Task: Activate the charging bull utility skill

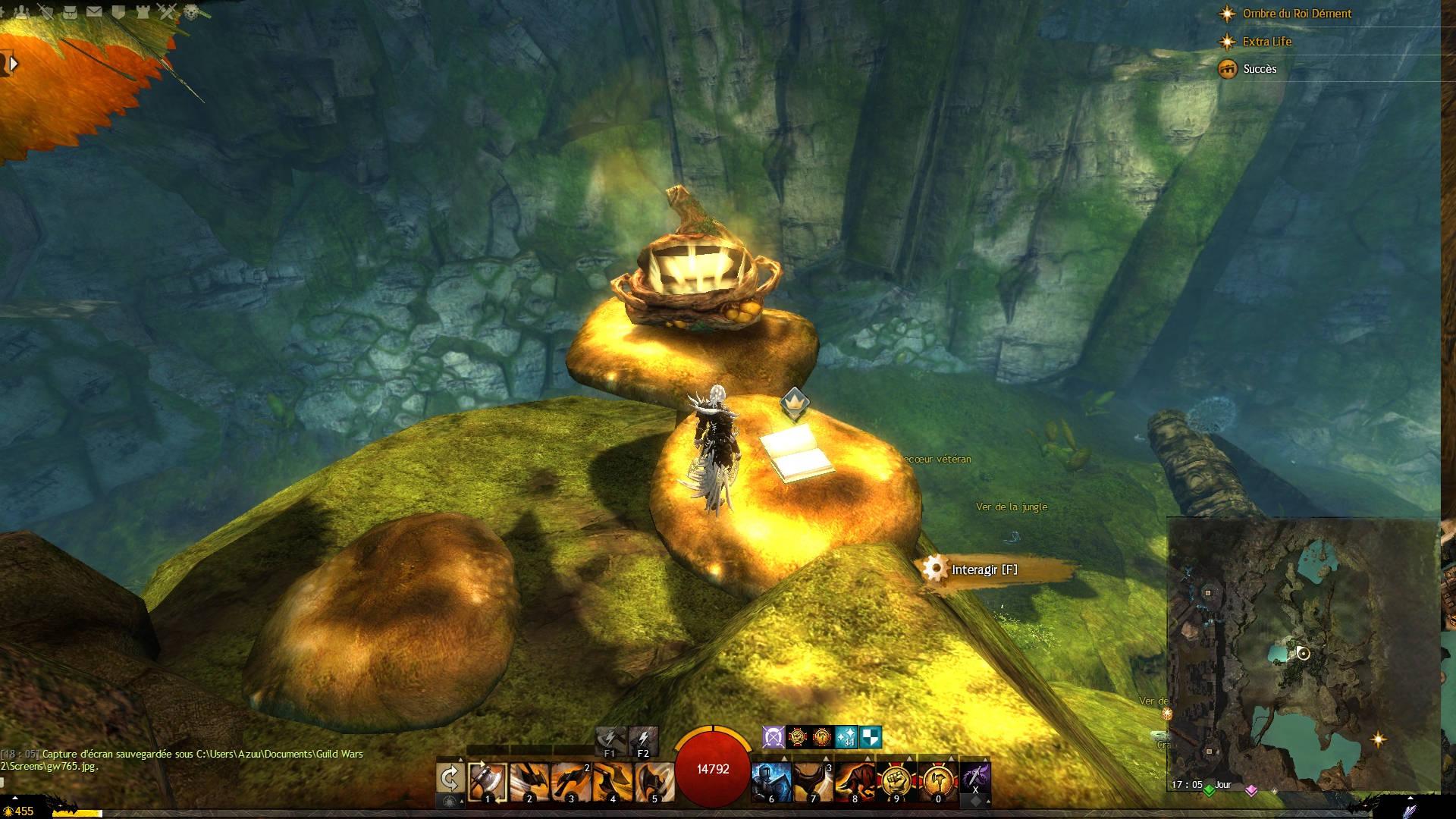Action: (x=855, y=781)
